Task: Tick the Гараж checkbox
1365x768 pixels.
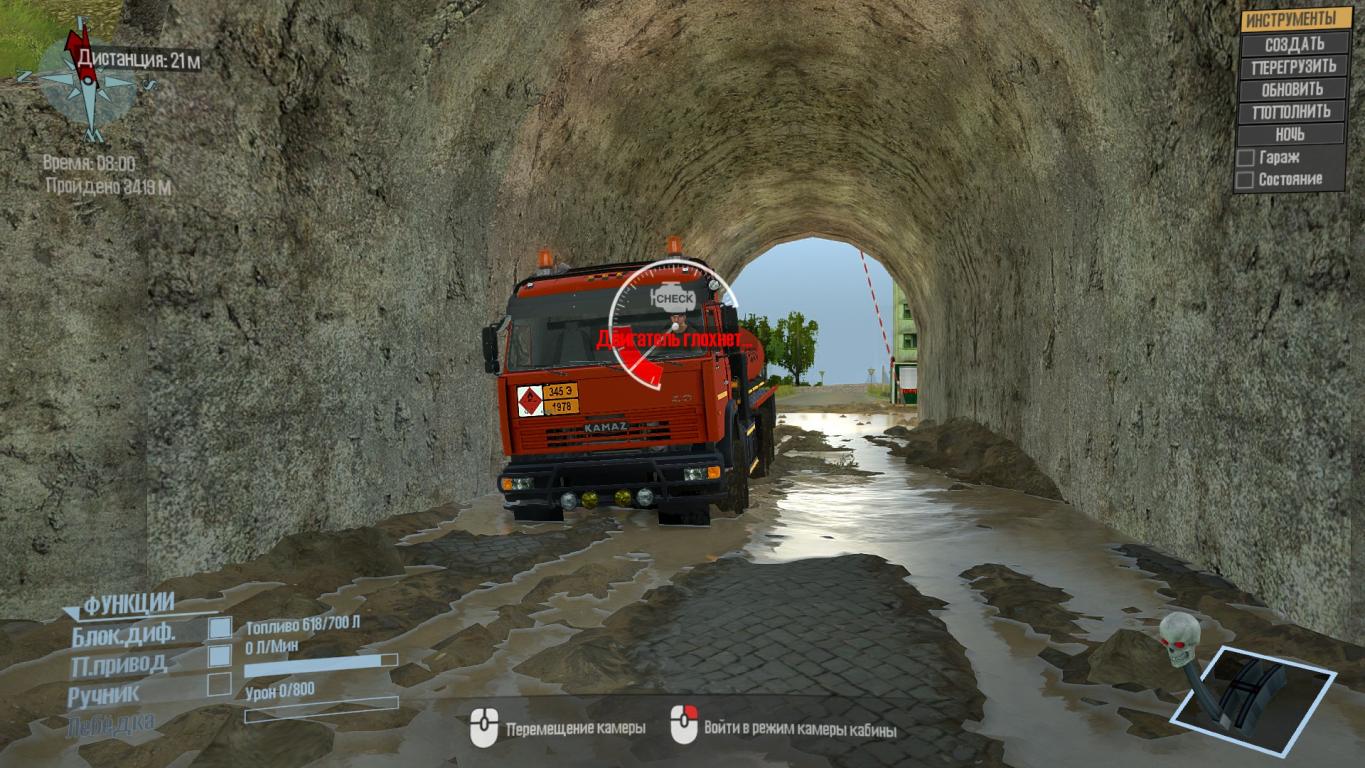Action: click(x=1245, y=158)
